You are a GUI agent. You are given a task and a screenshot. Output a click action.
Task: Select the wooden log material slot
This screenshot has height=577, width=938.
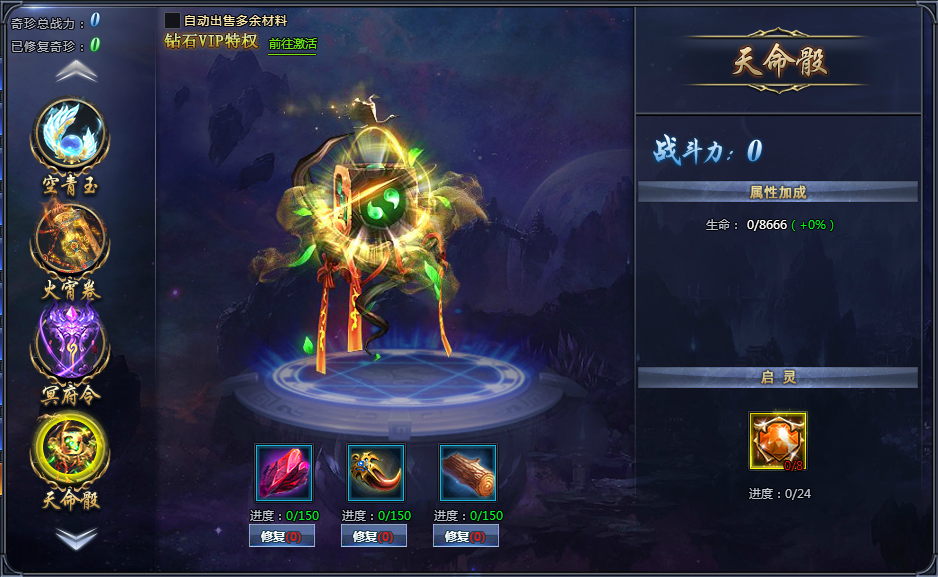point(468,473)
